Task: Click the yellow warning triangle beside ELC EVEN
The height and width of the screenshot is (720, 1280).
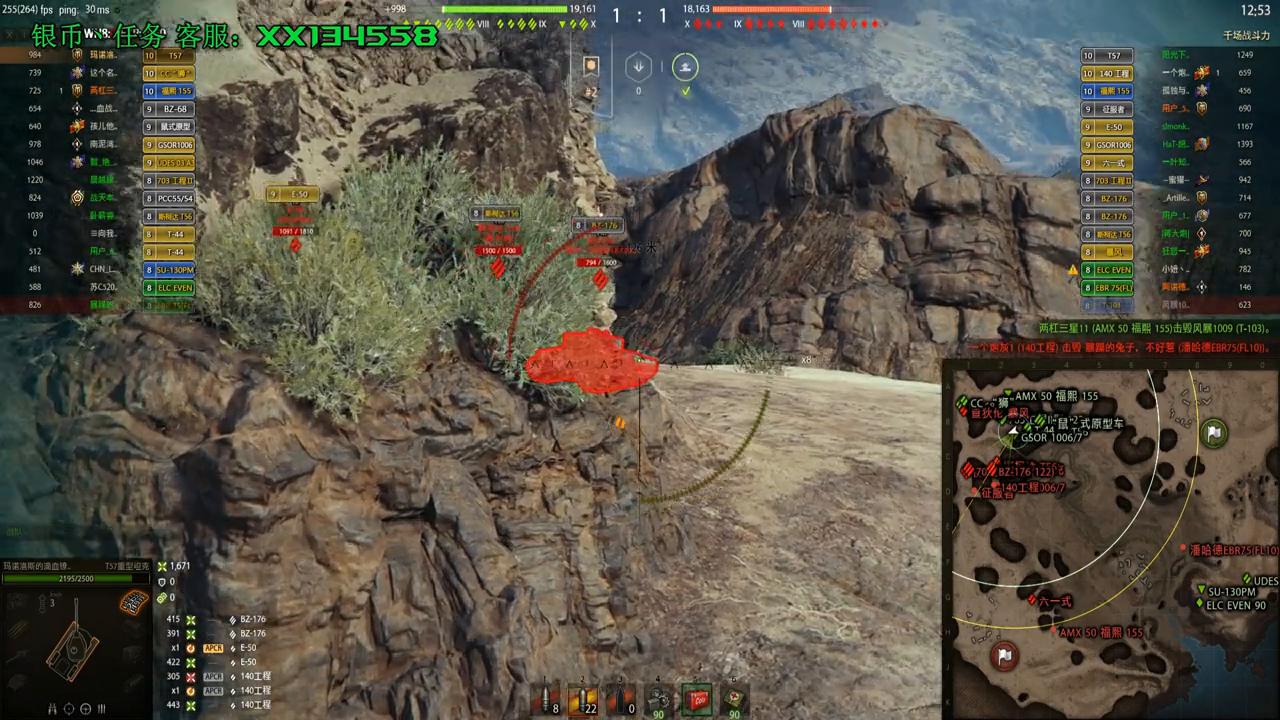Action: click(1072, 269)
